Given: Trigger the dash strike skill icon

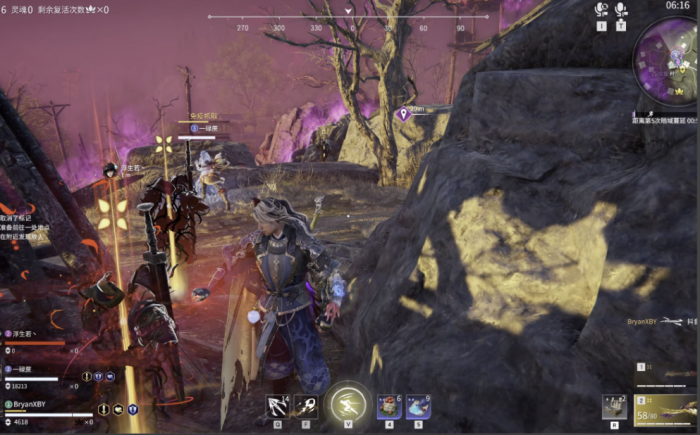Looking at the screenshot, I should point(307,405).
